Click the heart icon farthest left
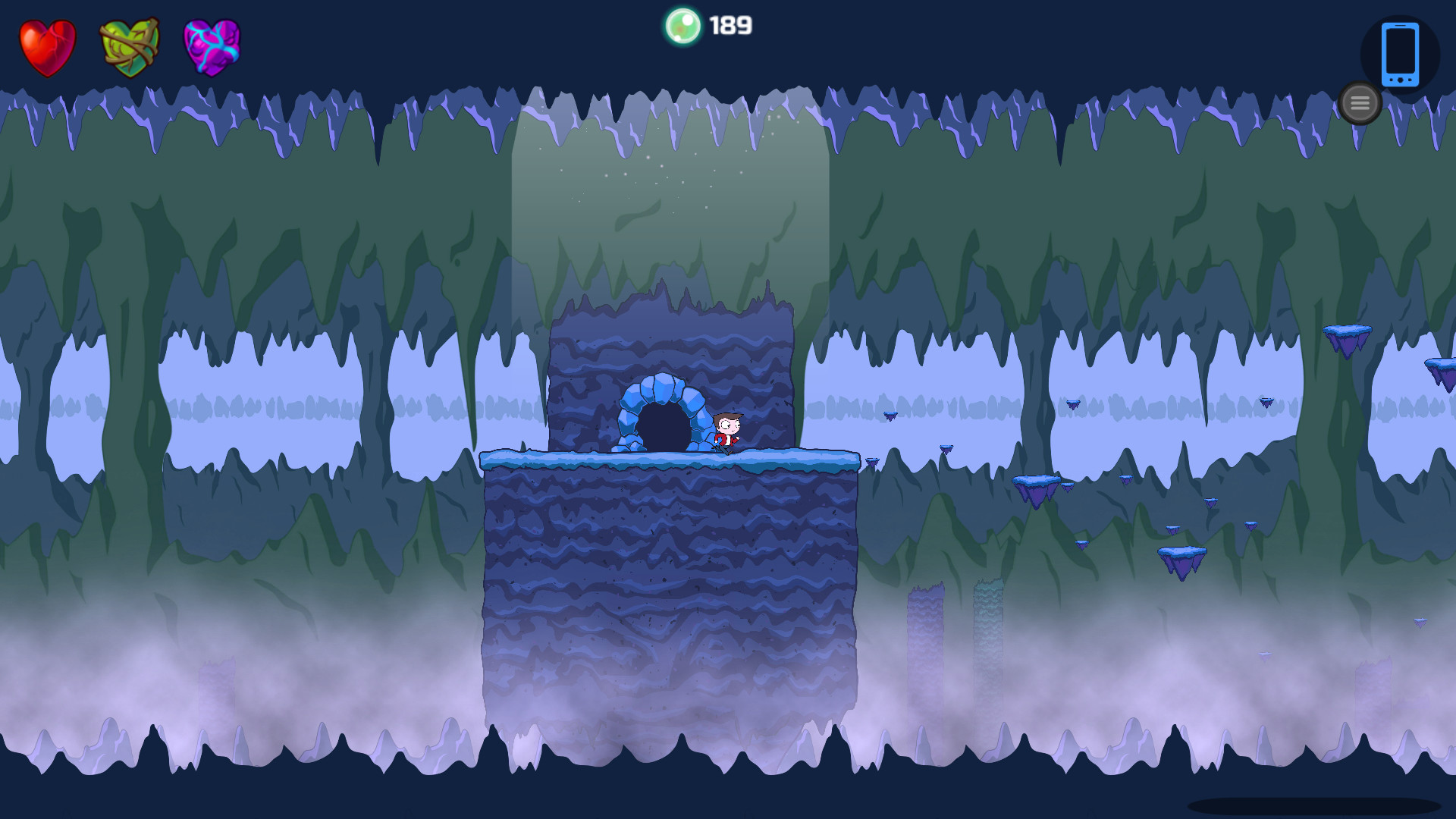The image size is (1456, 819). [47, 47]
